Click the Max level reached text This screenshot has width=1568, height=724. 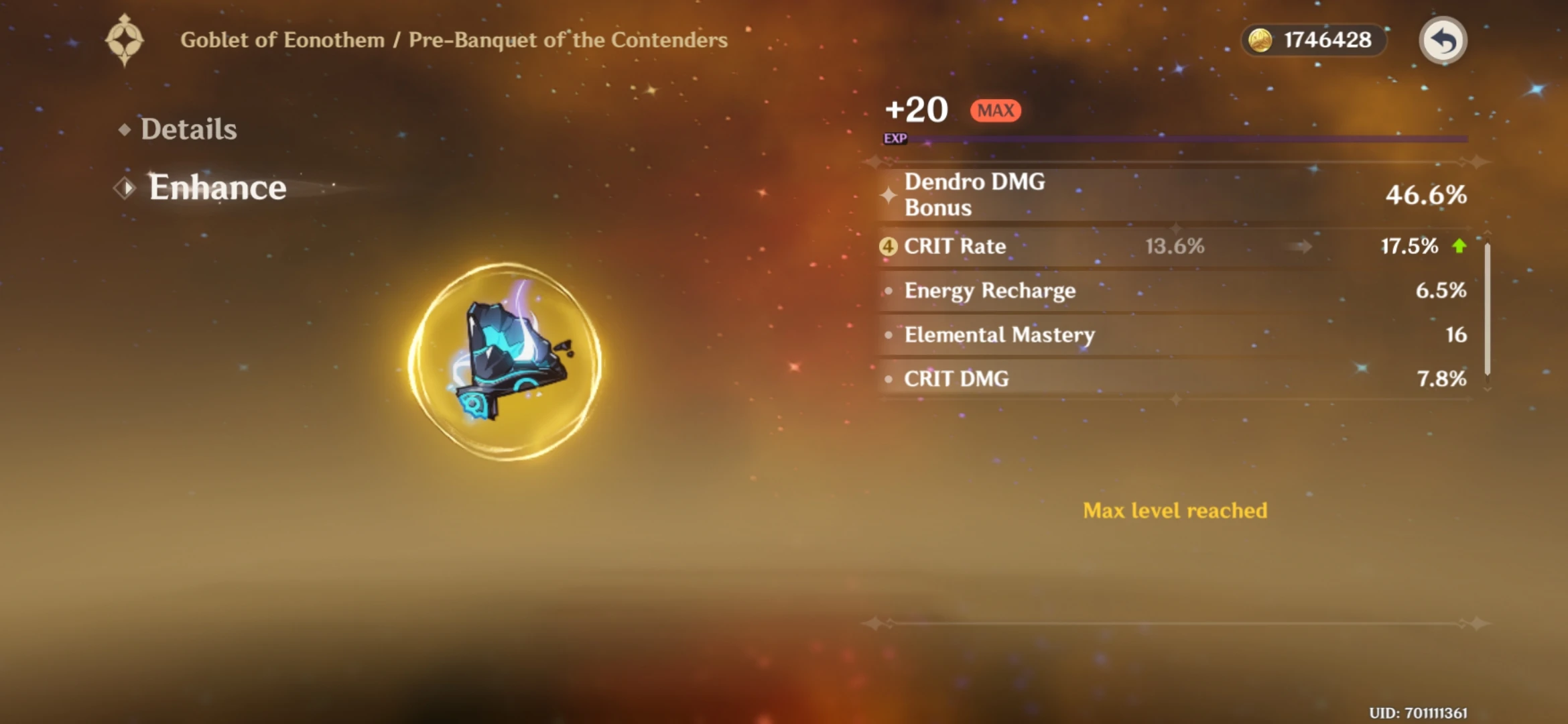(x=1174, y=510)
